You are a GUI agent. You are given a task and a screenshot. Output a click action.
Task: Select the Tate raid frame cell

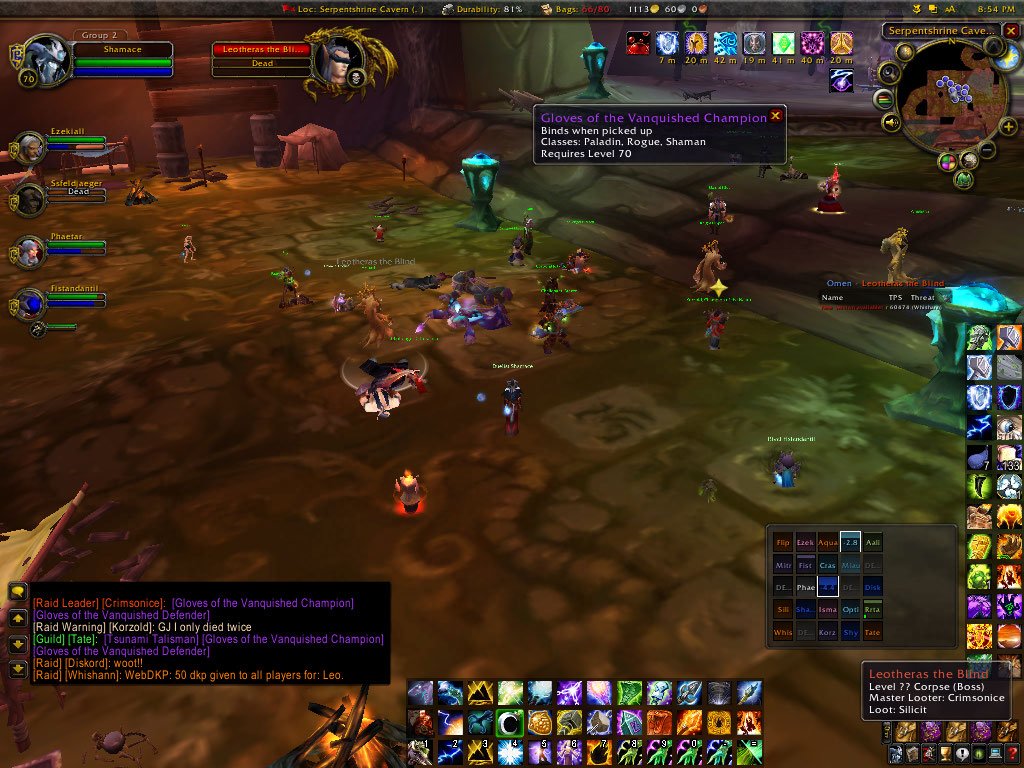(x=871, y=632)
